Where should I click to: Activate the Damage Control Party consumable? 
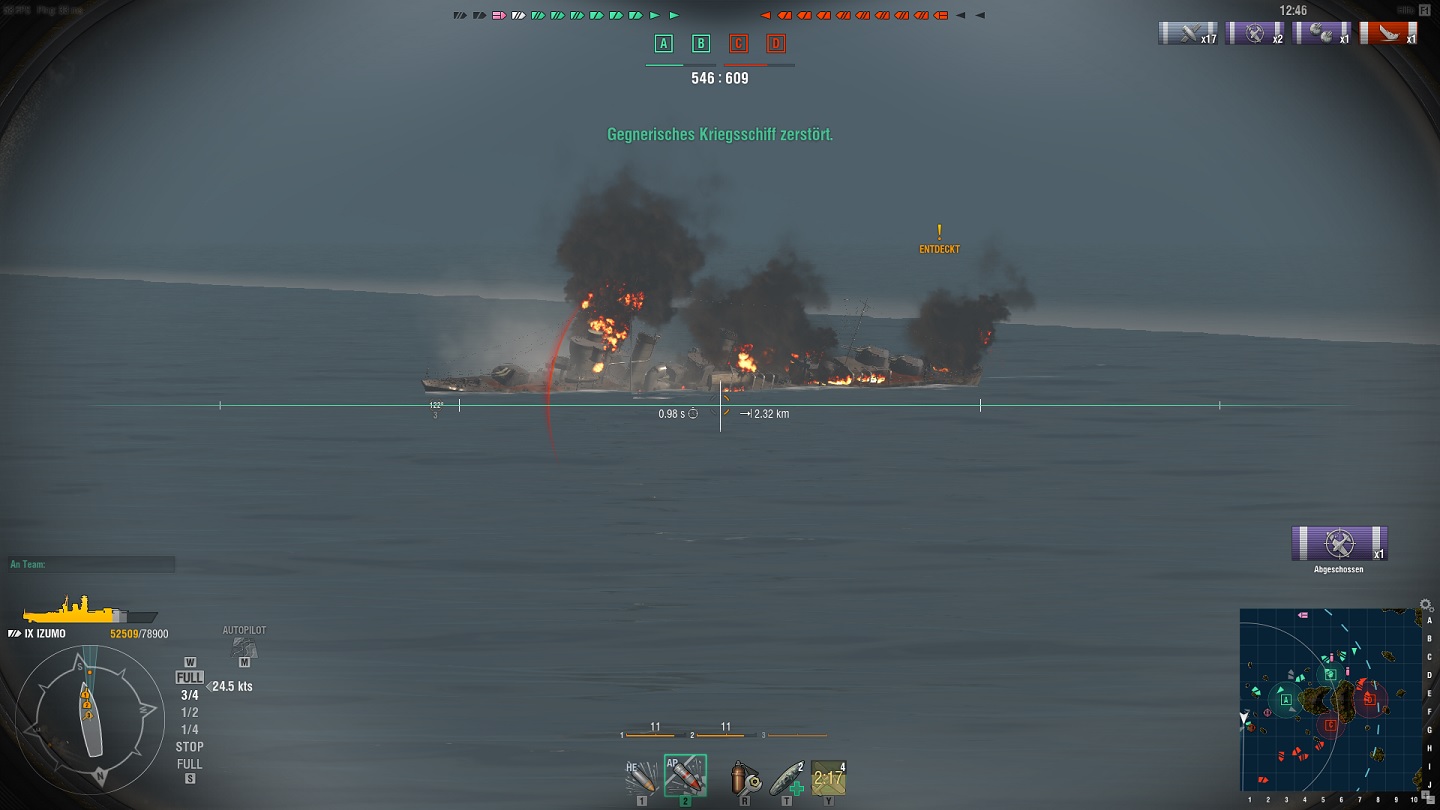747,776
